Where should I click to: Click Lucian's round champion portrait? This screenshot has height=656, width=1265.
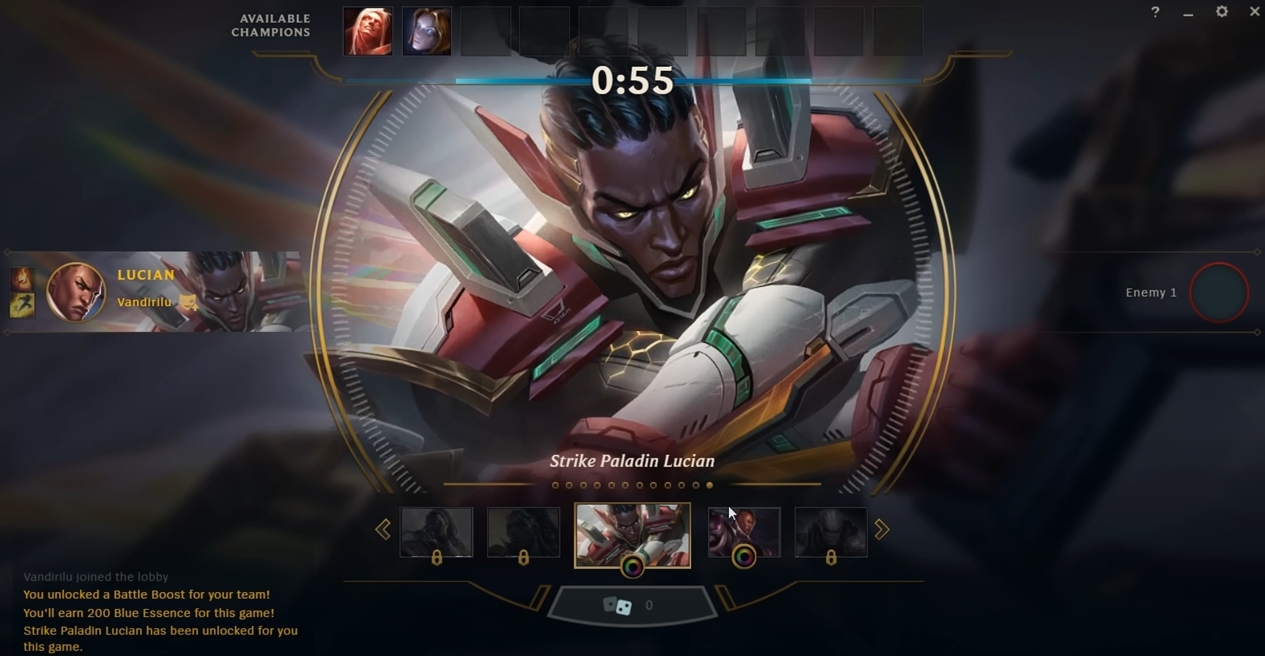[x=76, y=292]
